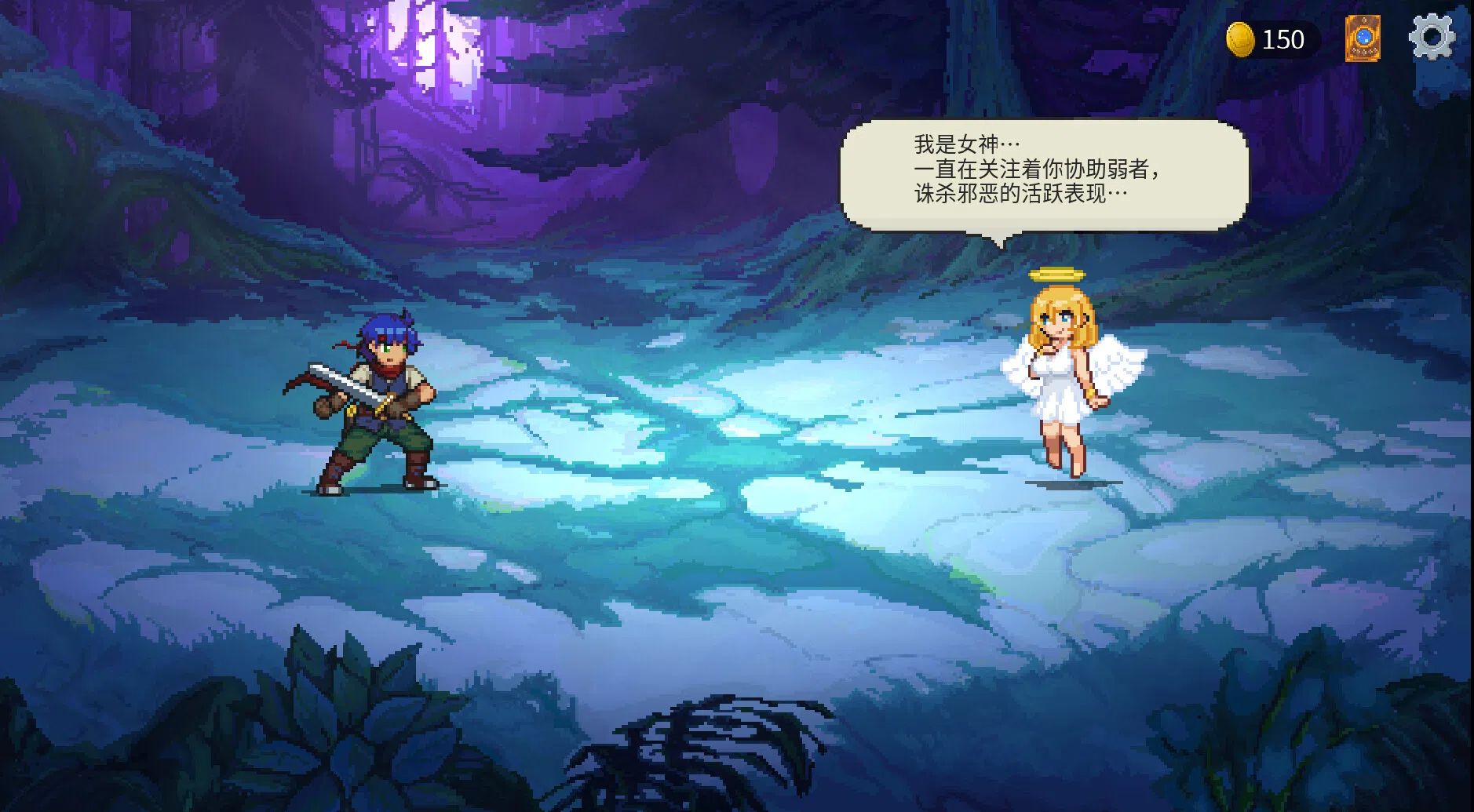
Task: Toggle the currency display visibility
Action: [x=1268, y=38]
